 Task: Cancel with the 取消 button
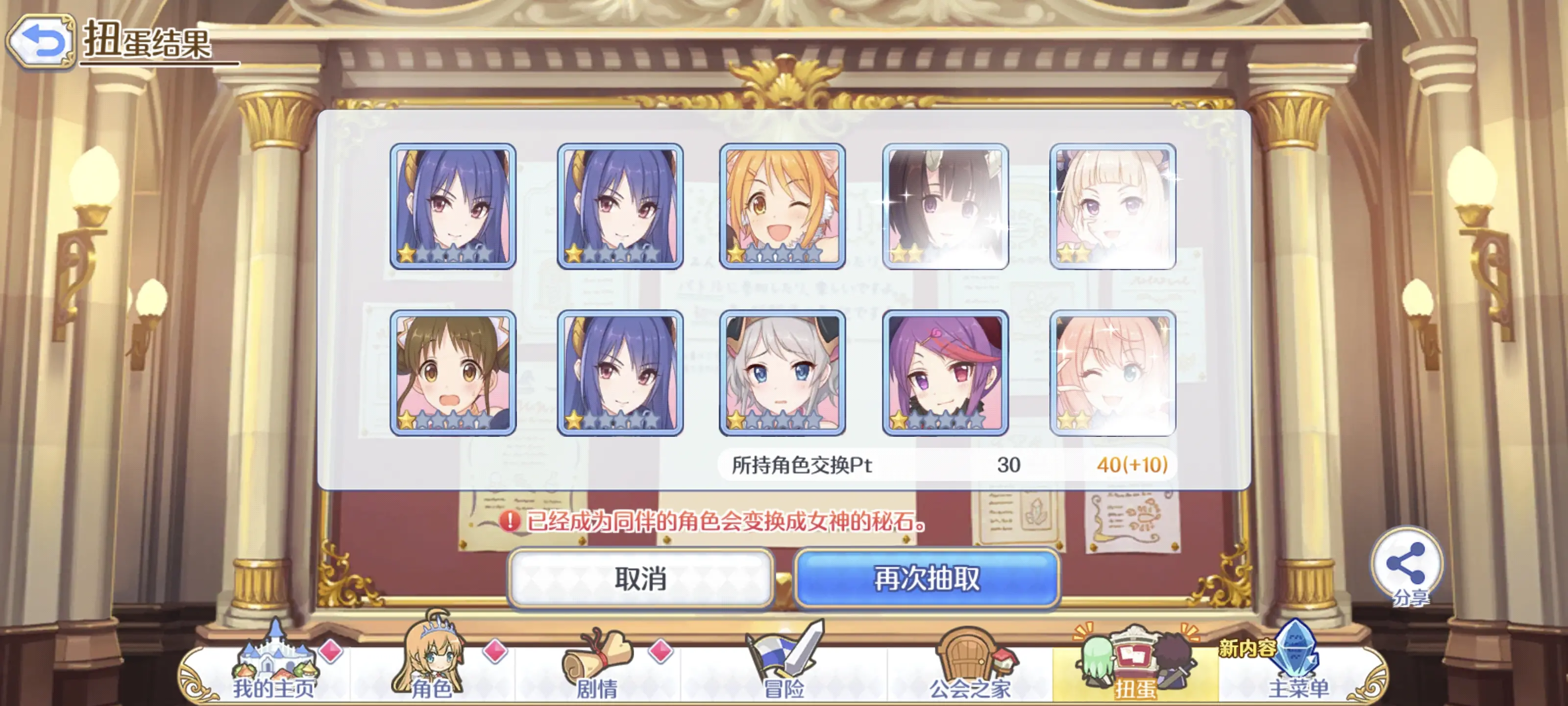click(640, 578)
